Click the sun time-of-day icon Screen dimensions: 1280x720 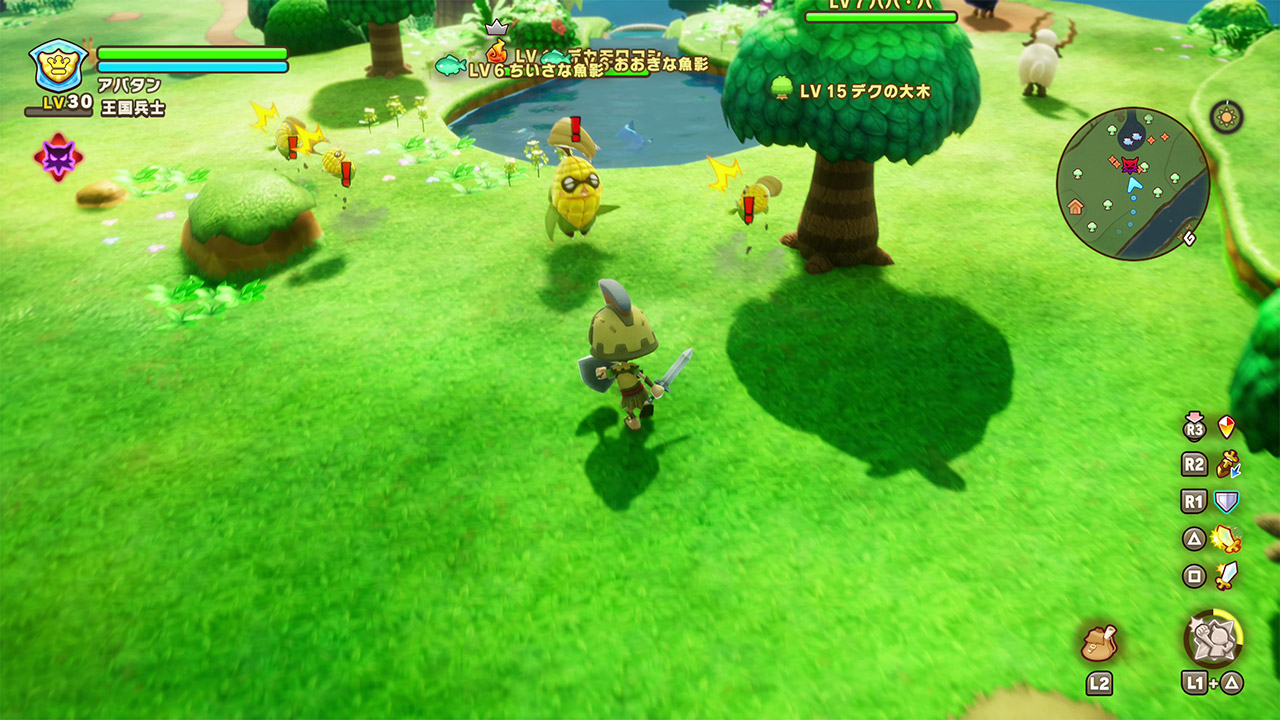(x=1226, y=117)
